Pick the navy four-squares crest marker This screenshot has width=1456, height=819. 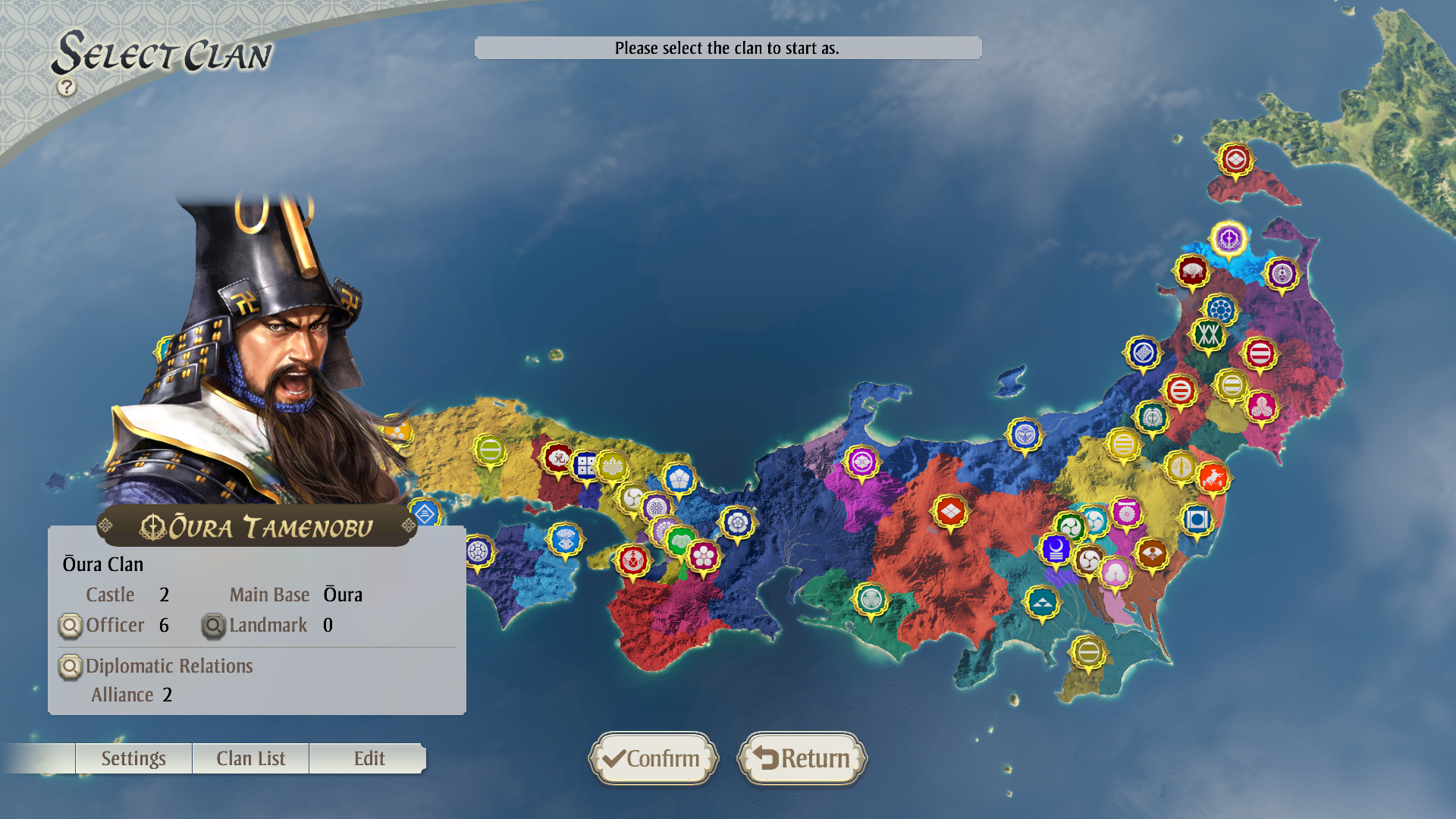coord(585,466)
